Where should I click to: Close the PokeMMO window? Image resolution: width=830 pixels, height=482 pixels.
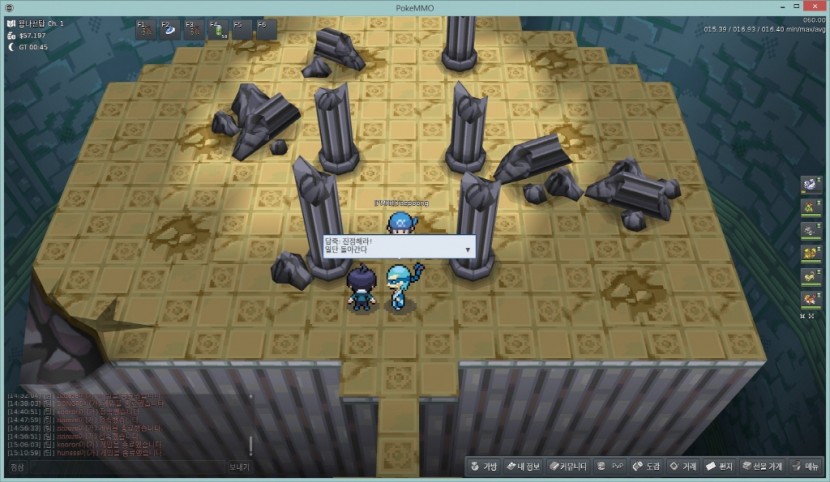pyautogui.click(x=816, y=7)
